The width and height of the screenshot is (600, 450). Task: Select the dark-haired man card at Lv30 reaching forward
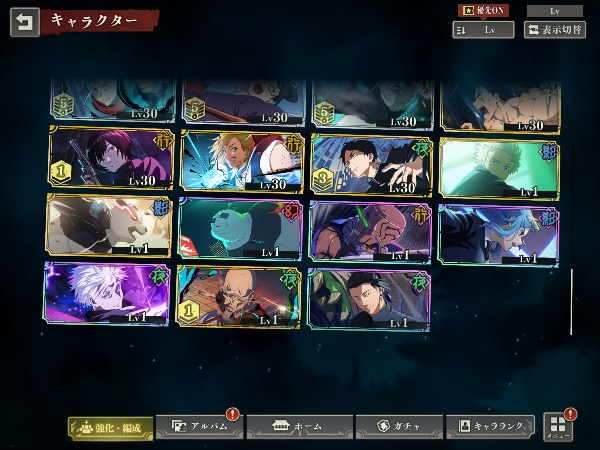(368, 163)
